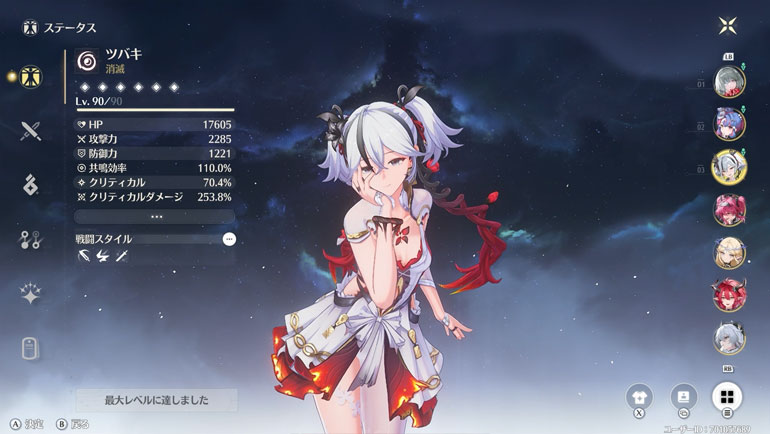Click the character card portrait button
The height and width of the screenshot is (434, 770).
pyautogui.click(x=684, y=395)
